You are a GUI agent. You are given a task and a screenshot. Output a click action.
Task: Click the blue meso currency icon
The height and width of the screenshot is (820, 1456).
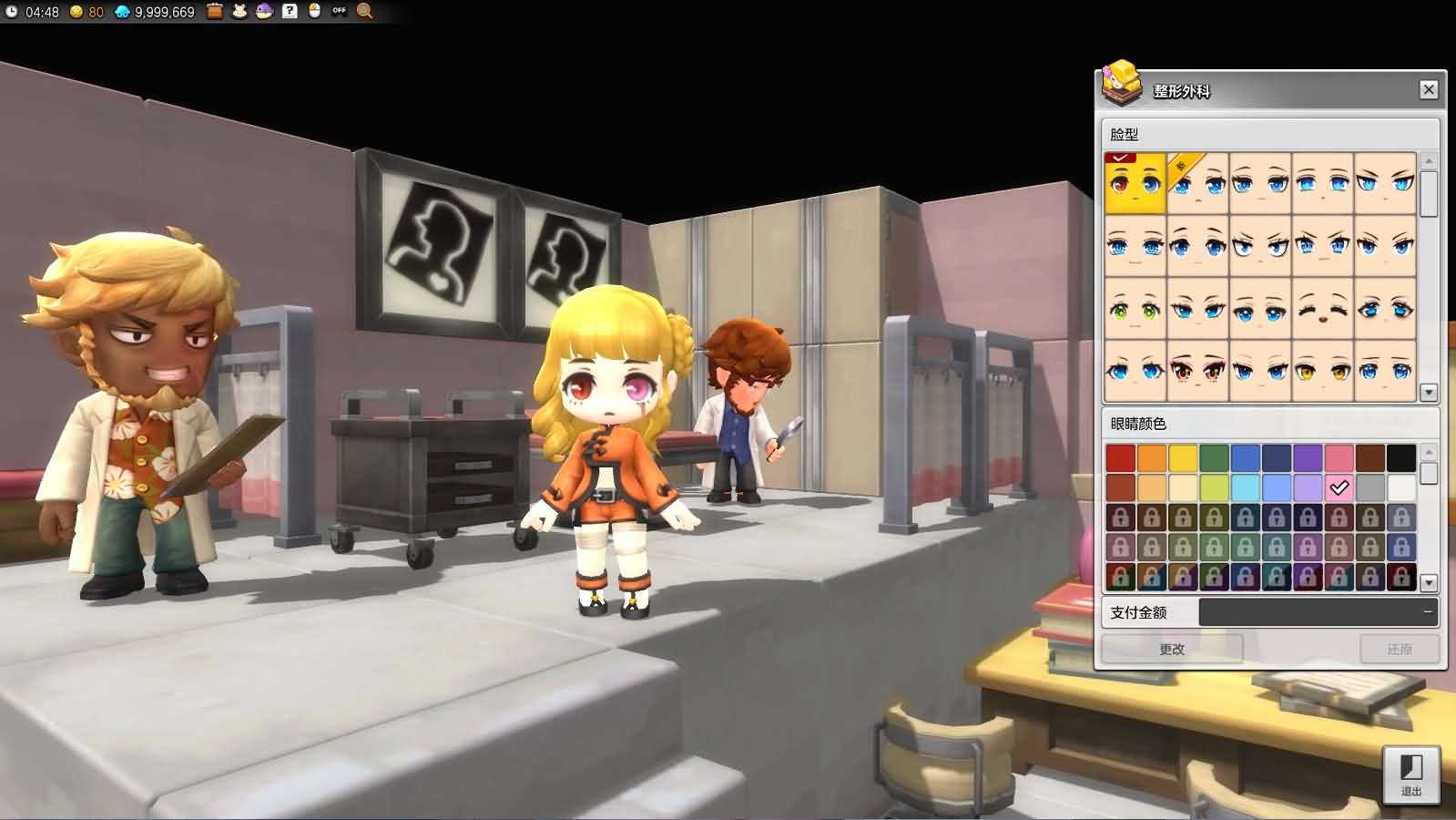(123, 13)
